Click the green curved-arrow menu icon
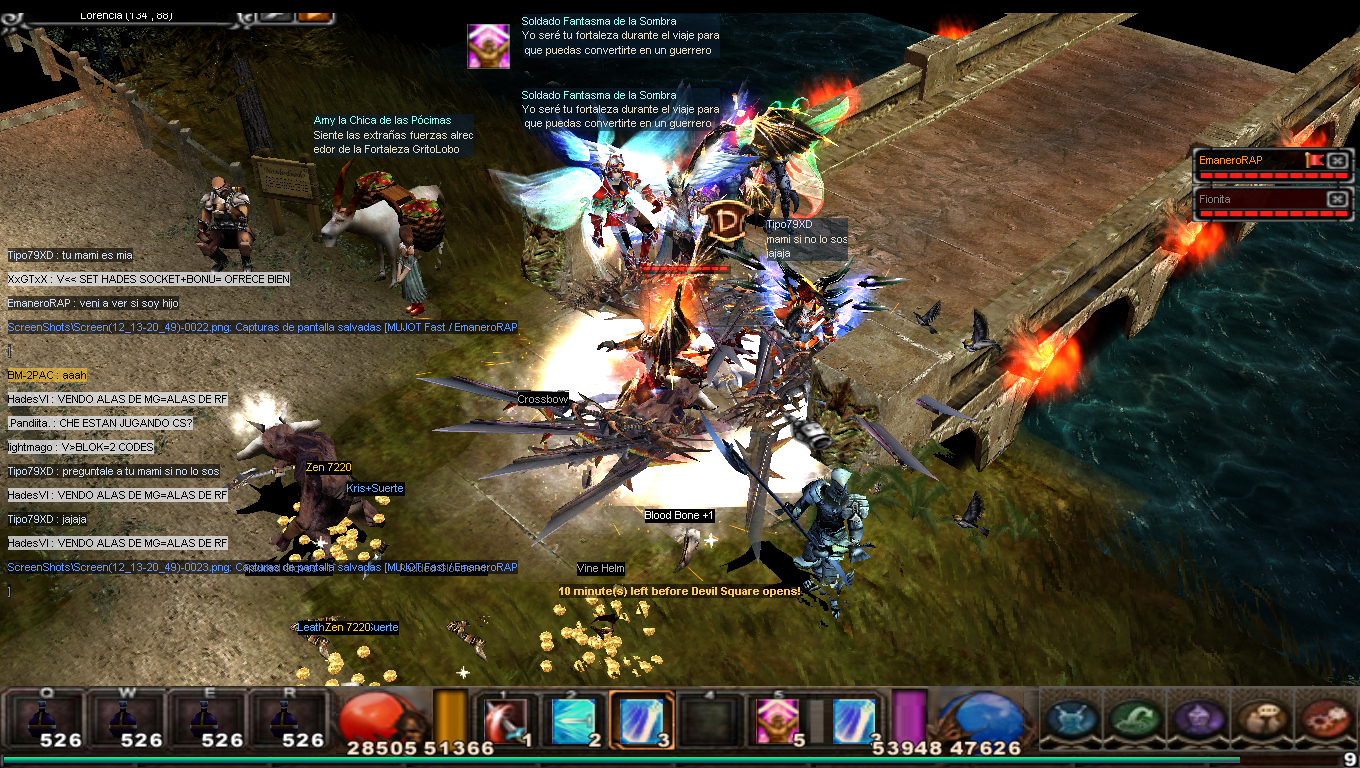The image size is (1360, 768). 1135,718
